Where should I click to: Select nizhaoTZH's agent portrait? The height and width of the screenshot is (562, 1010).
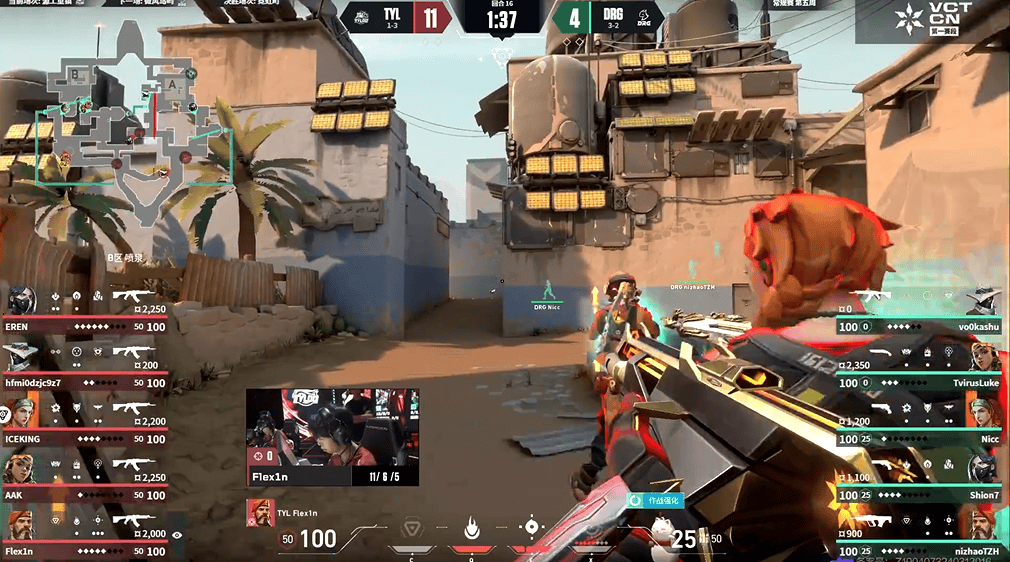(985, 525)
